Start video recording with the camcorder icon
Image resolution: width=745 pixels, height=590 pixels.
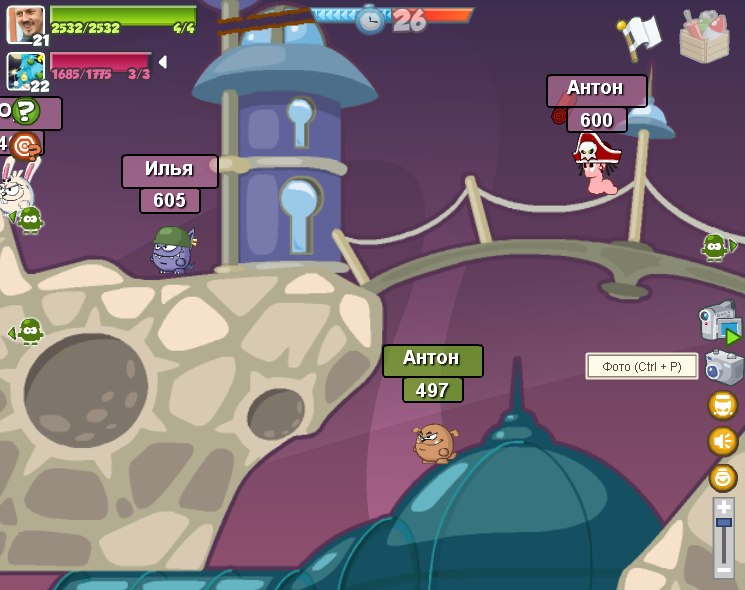coord(719,323)
